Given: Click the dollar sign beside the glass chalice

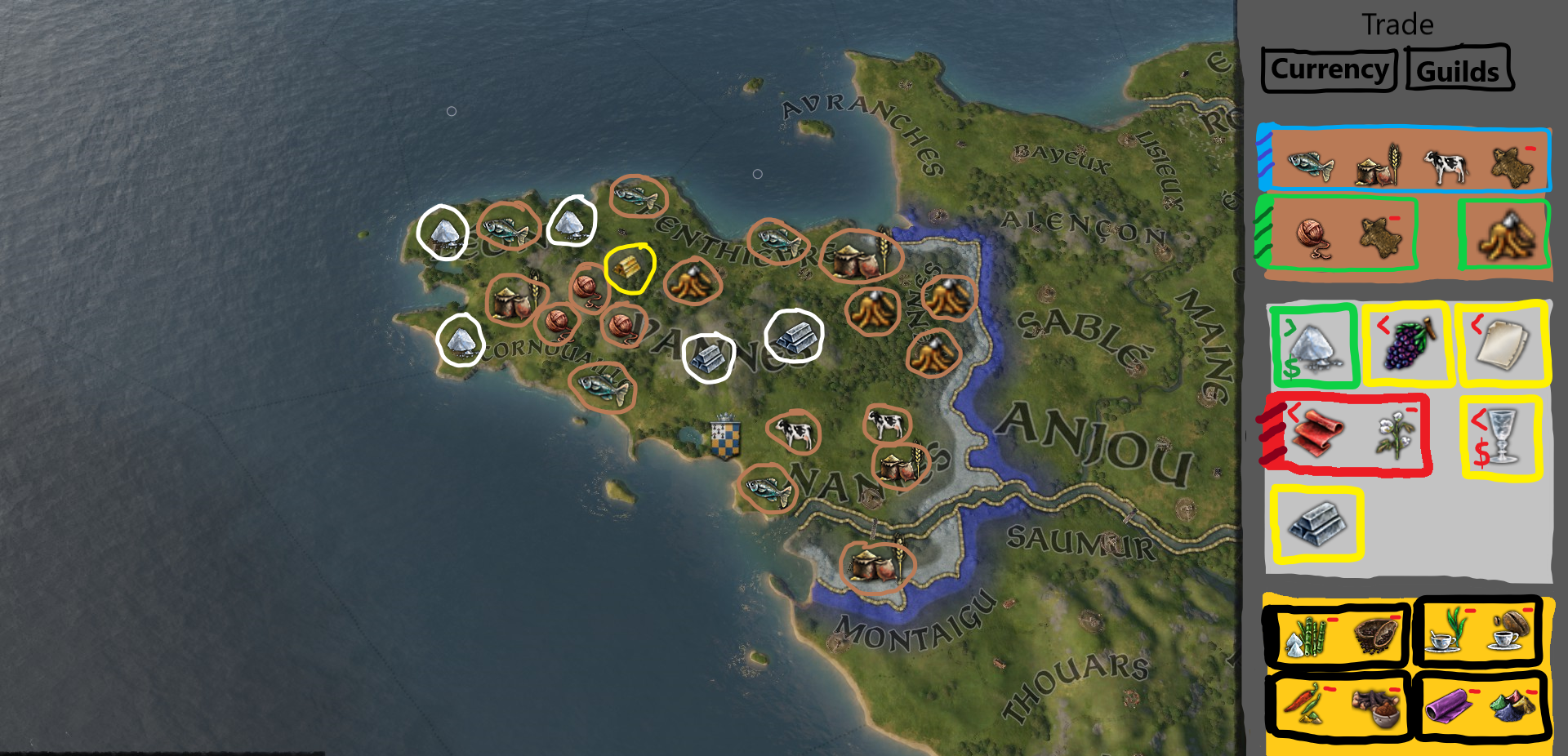Looking at the screenshot, I should [x=1482, y=453].
